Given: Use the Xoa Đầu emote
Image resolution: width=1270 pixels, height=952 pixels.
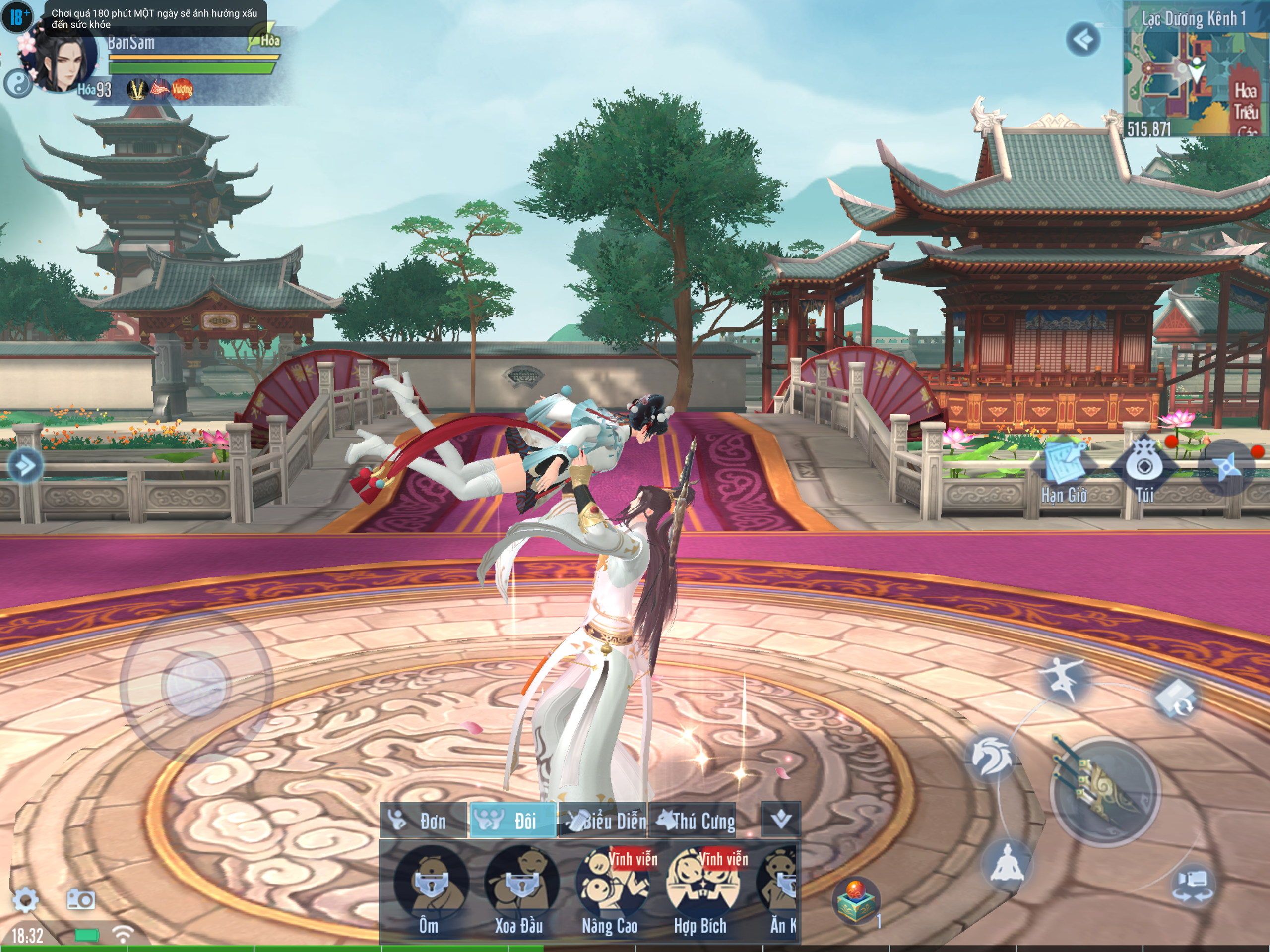Looking at the screenshot, I should [x=520, y=884].
